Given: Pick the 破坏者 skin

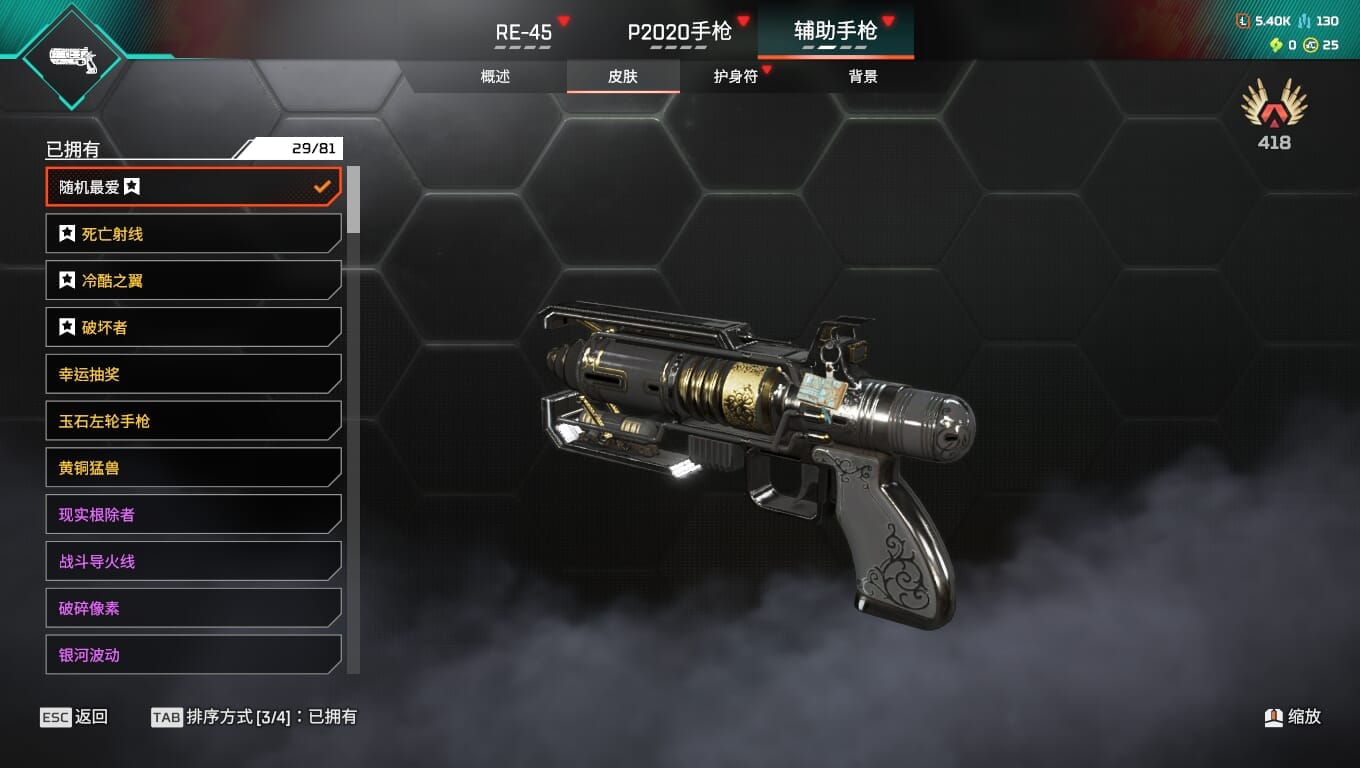Looking at the screenshot, I should pos(193,327).
